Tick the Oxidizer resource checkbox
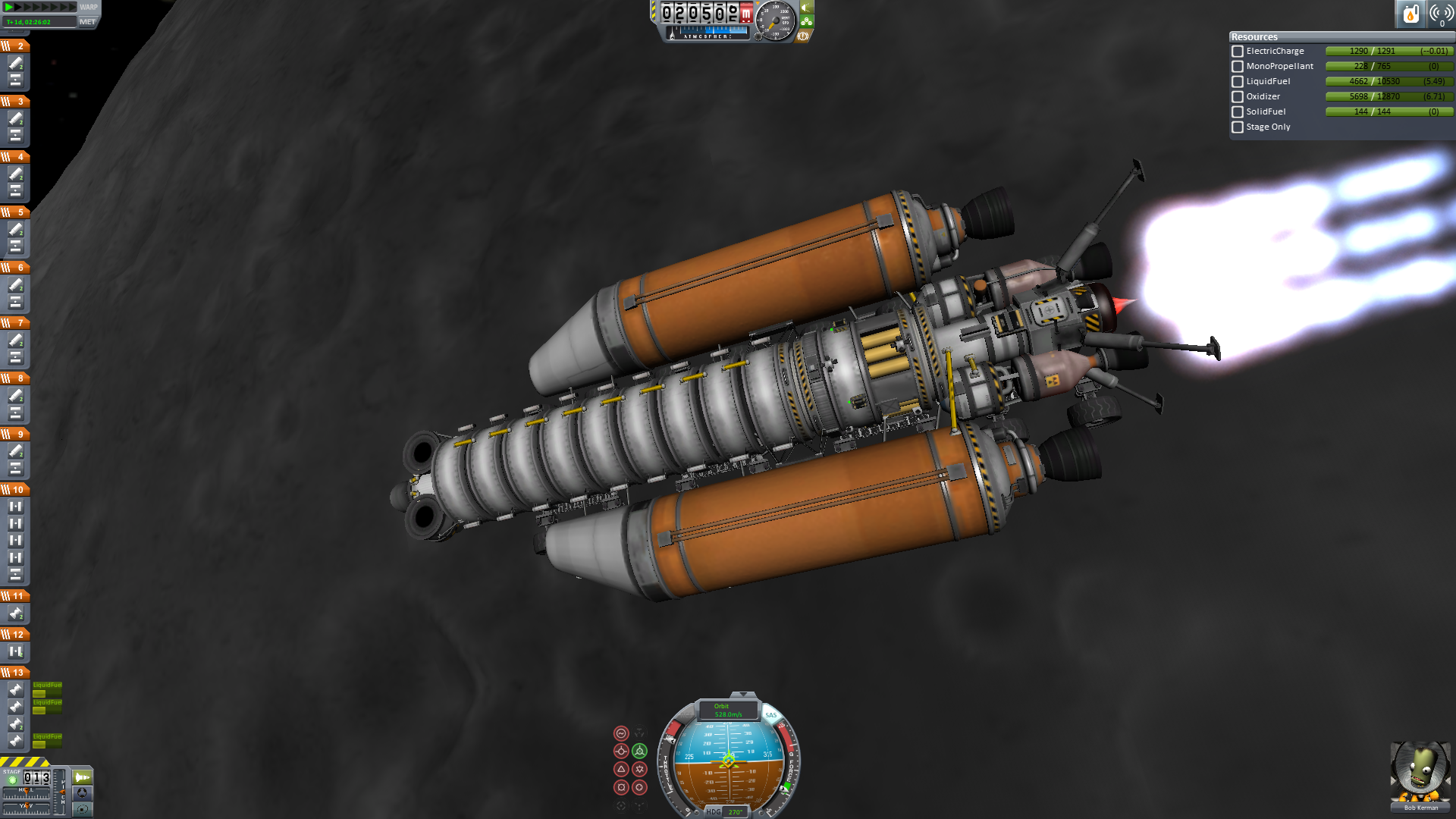Viewport: 1456px width, 819px height. tap(1238, 97)
